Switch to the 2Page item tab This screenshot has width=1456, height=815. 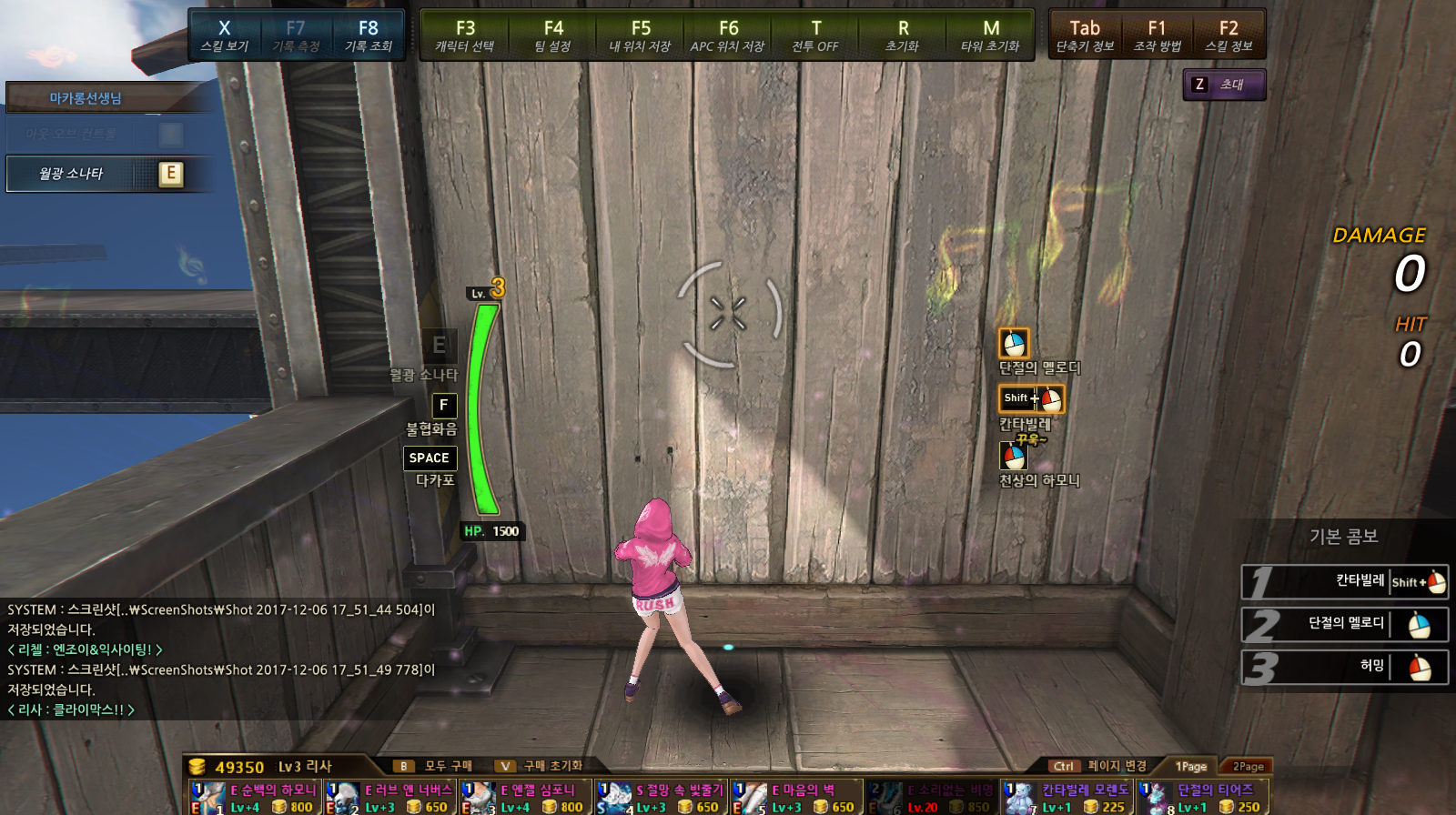1248,767
